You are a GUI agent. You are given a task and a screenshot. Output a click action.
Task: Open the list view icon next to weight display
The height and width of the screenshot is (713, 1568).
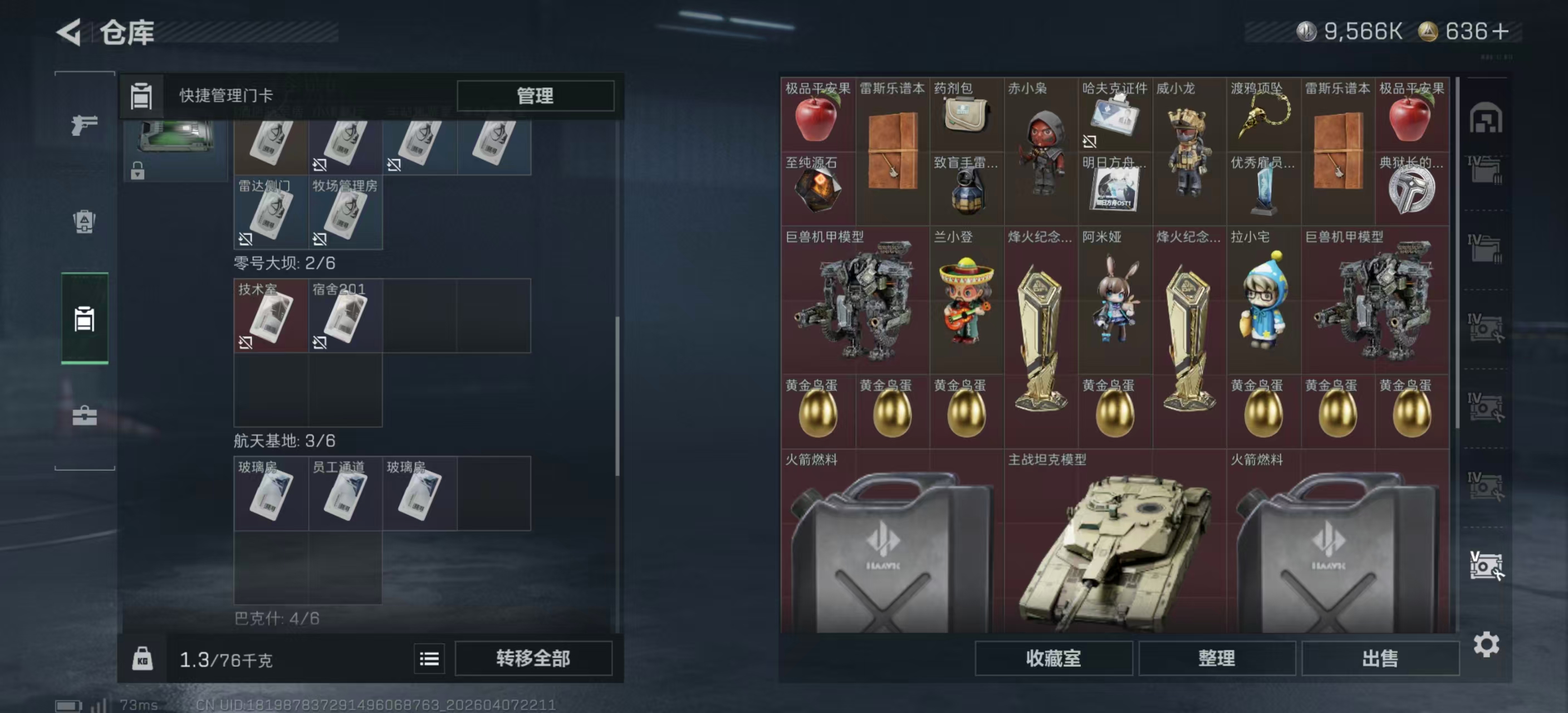[x=430, y=659]
